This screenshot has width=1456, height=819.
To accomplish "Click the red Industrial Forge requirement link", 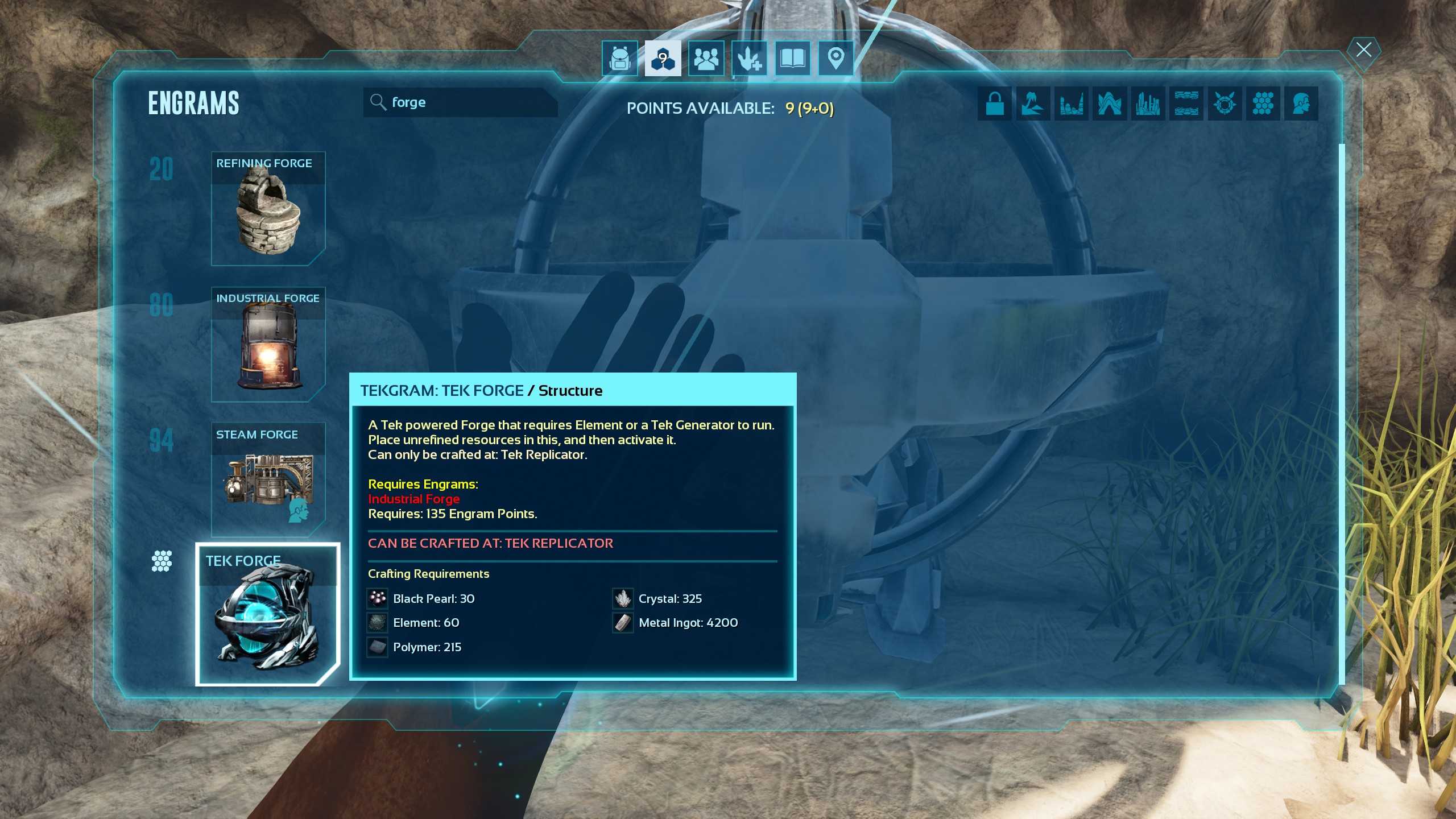I will [415, 499].
